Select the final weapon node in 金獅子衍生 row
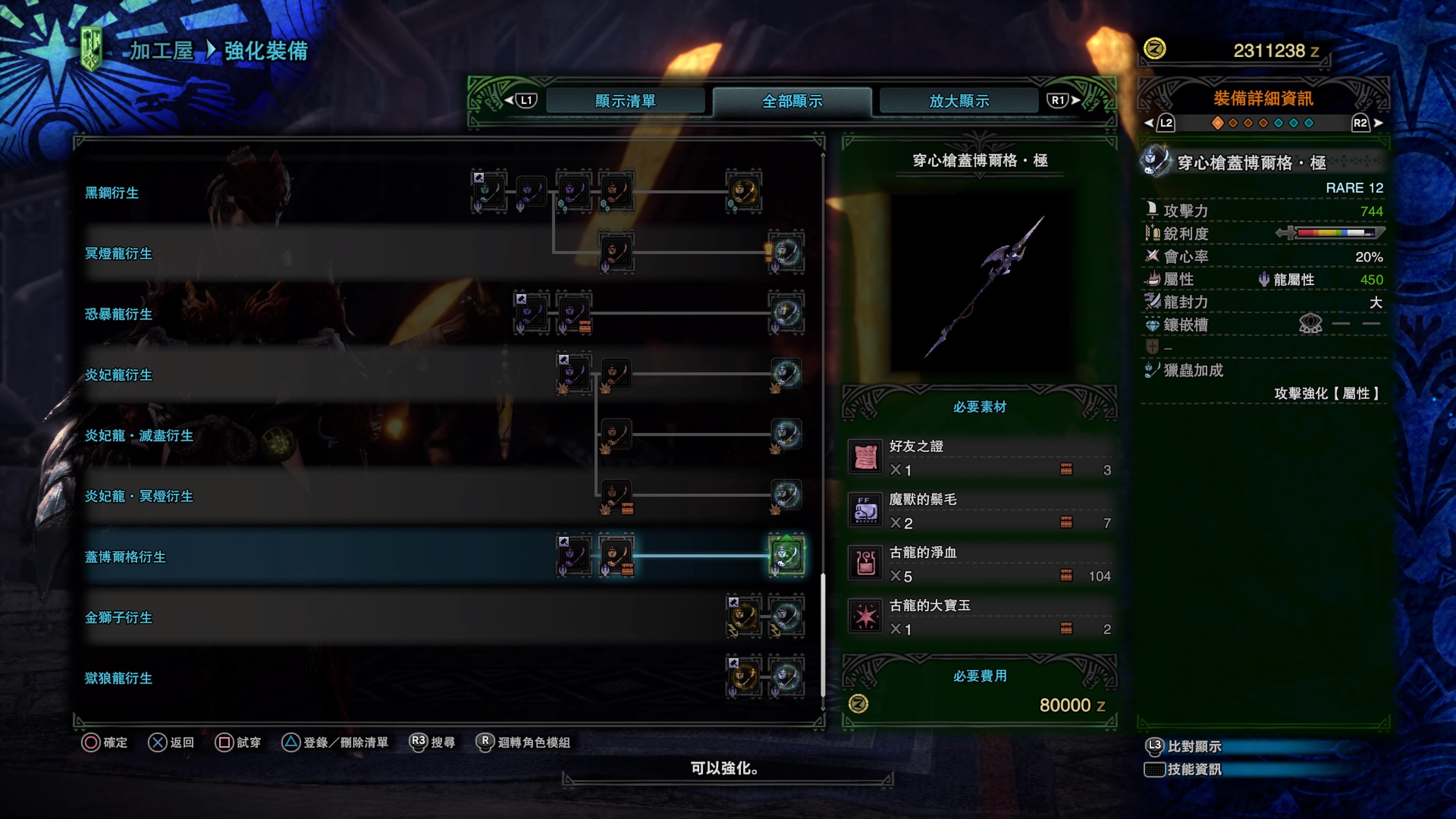 pyautogui.click(x=786, y=616)
